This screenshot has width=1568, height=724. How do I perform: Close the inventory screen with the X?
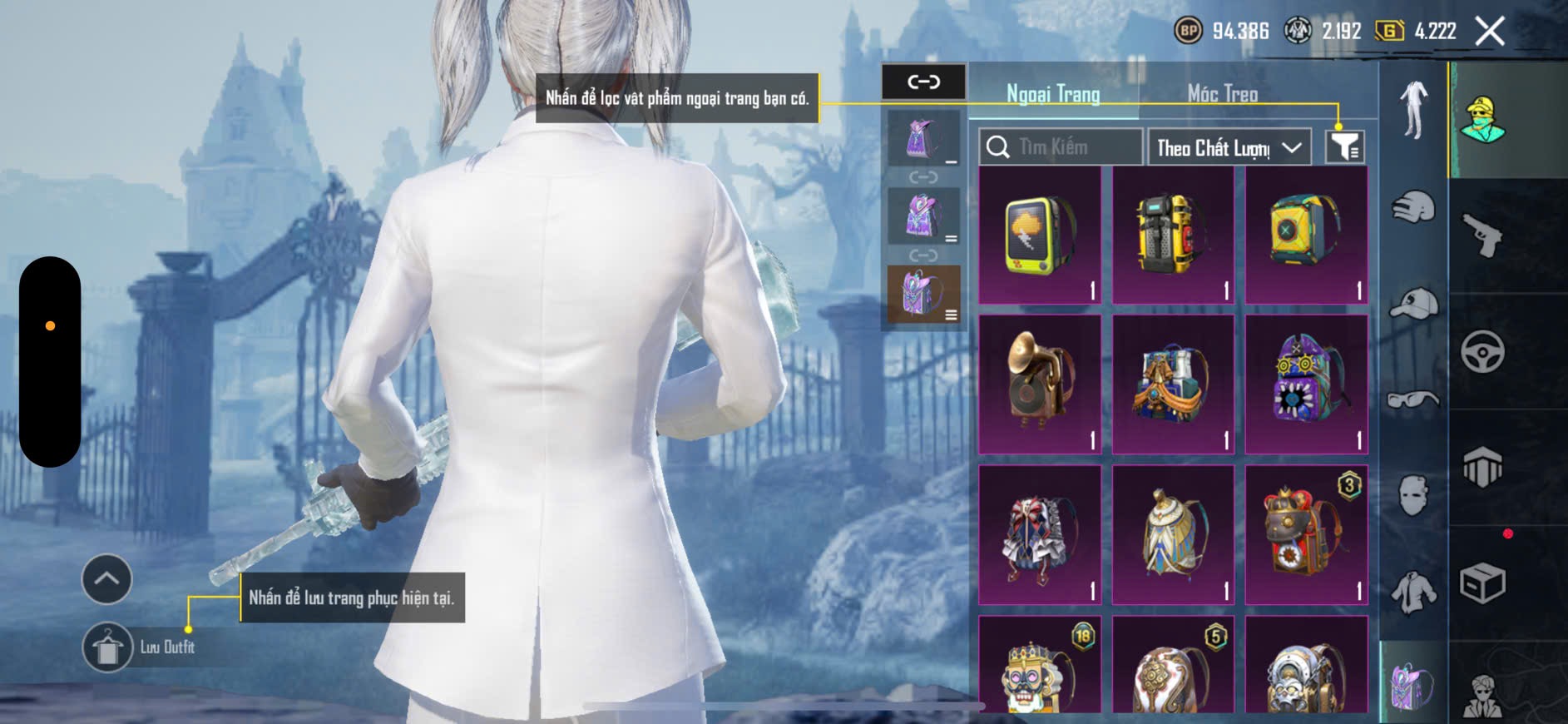[x=1490, y=32]
